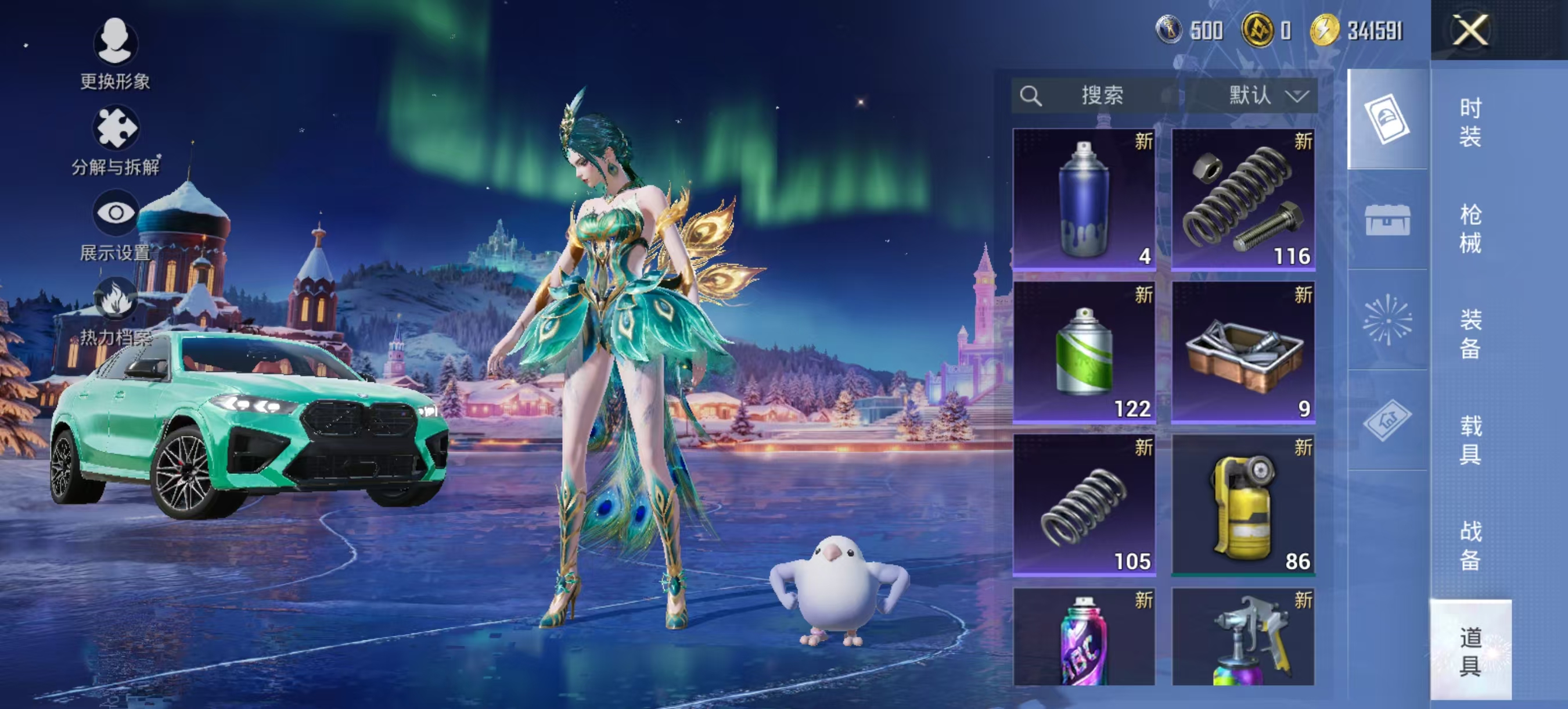
Task: Select the toolbox tray item (9)
Action: pos(1243,352)
